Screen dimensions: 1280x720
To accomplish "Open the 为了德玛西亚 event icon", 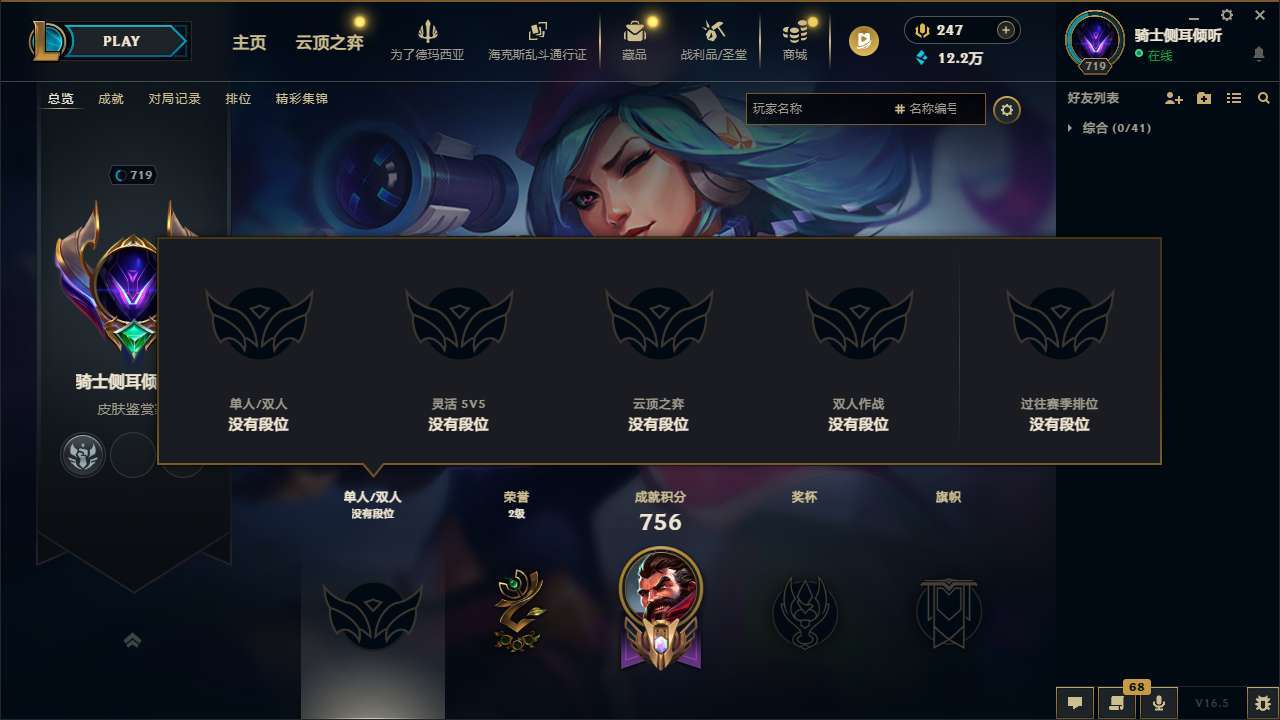I will (x=428, y=40).
